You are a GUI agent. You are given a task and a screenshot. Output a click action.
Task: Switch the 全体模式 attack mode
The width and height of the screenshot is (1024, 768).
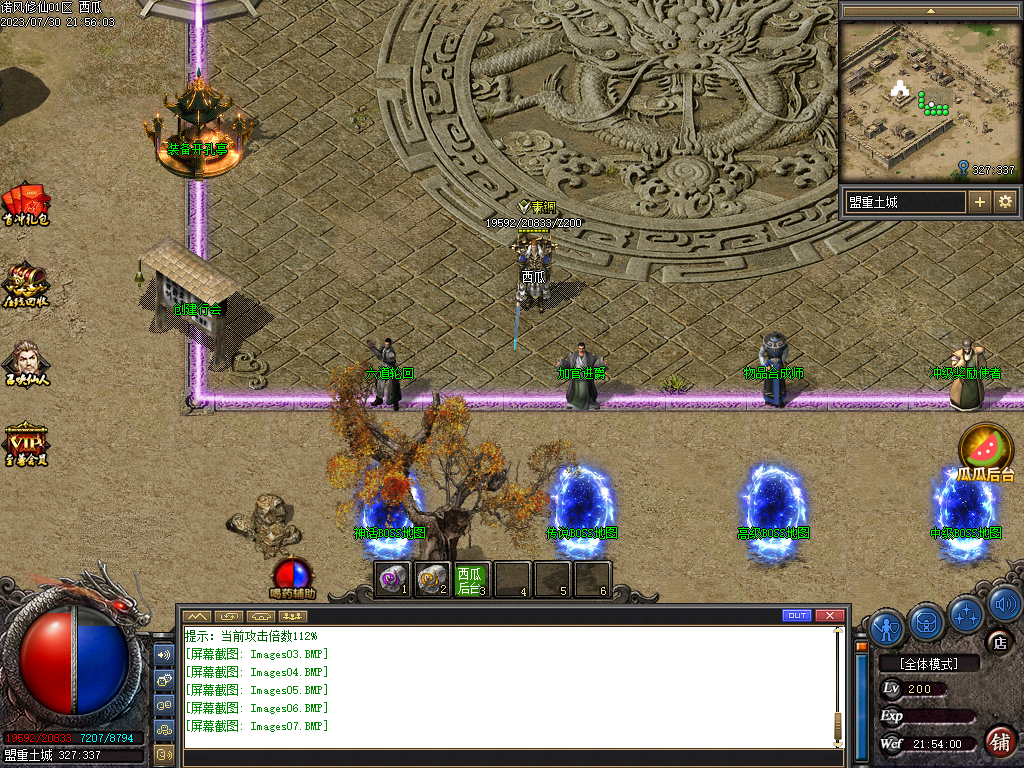coord(927,664)
